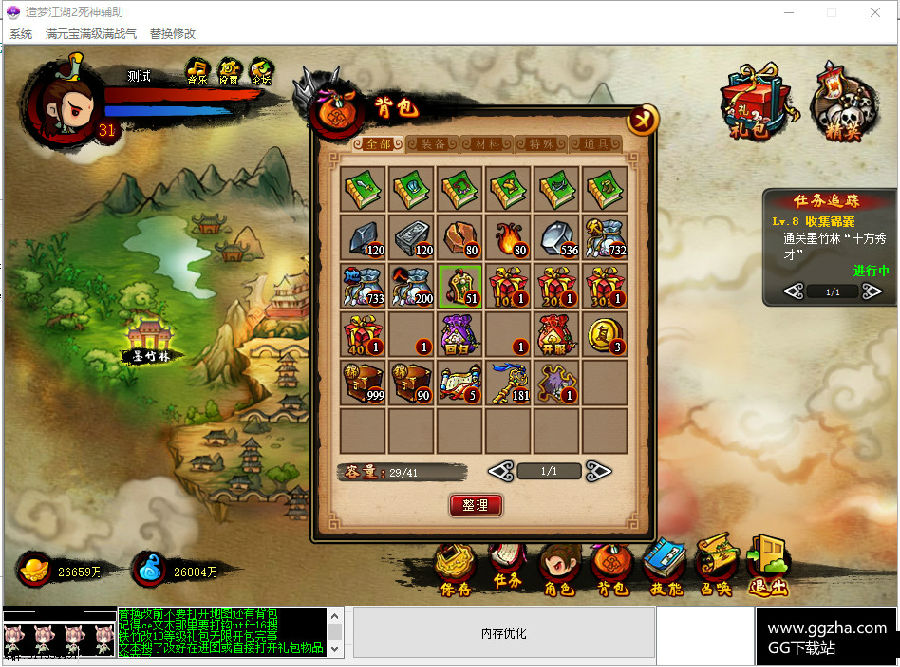The height and width of the screenshot is (667, 900).
Task: Choose the purple 回归 pouch
Action: pyautogui.click(x=459, y=334)
